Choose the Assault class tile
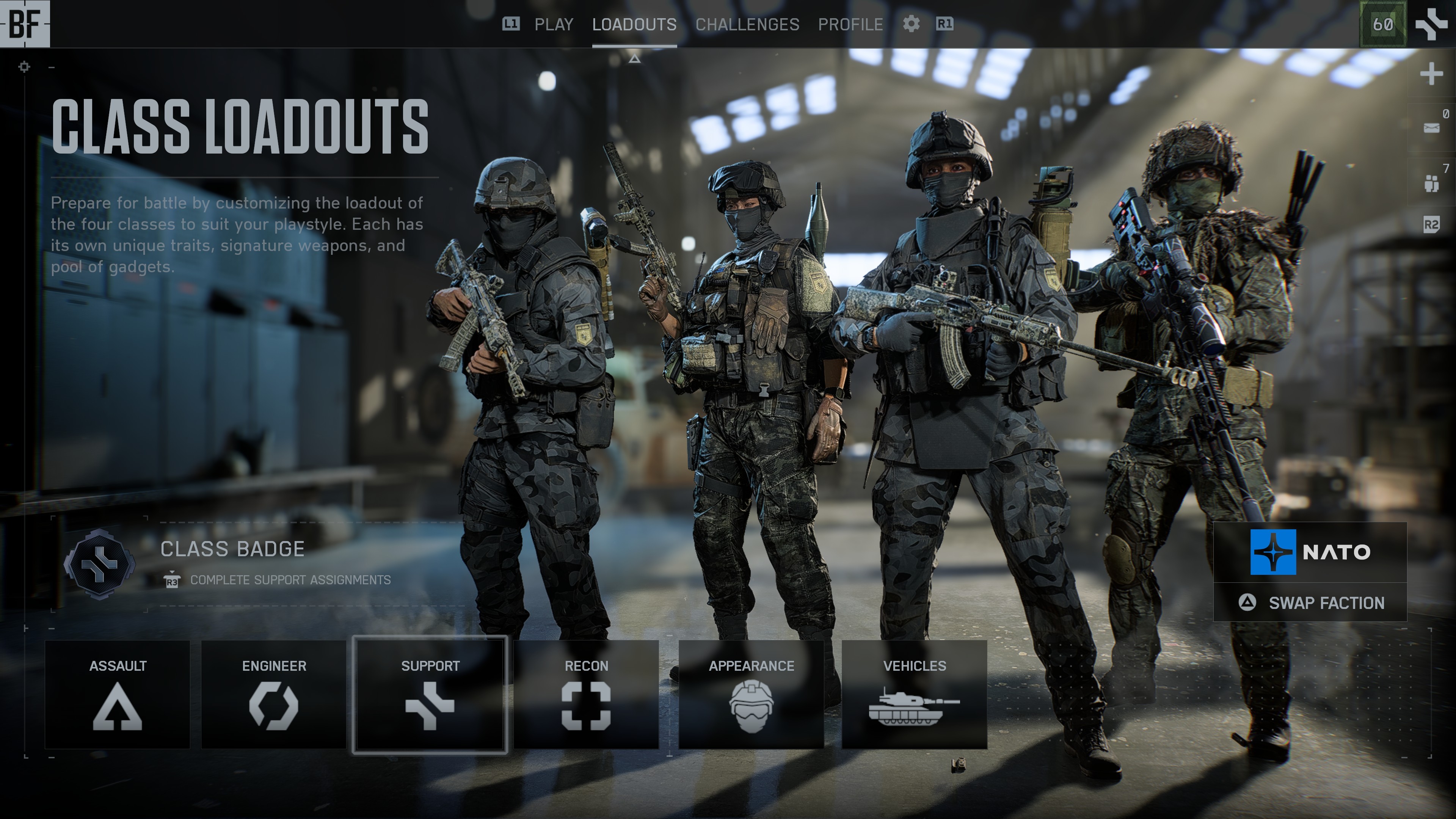This screenshot has width=1456, height=819. pos(118,694)
